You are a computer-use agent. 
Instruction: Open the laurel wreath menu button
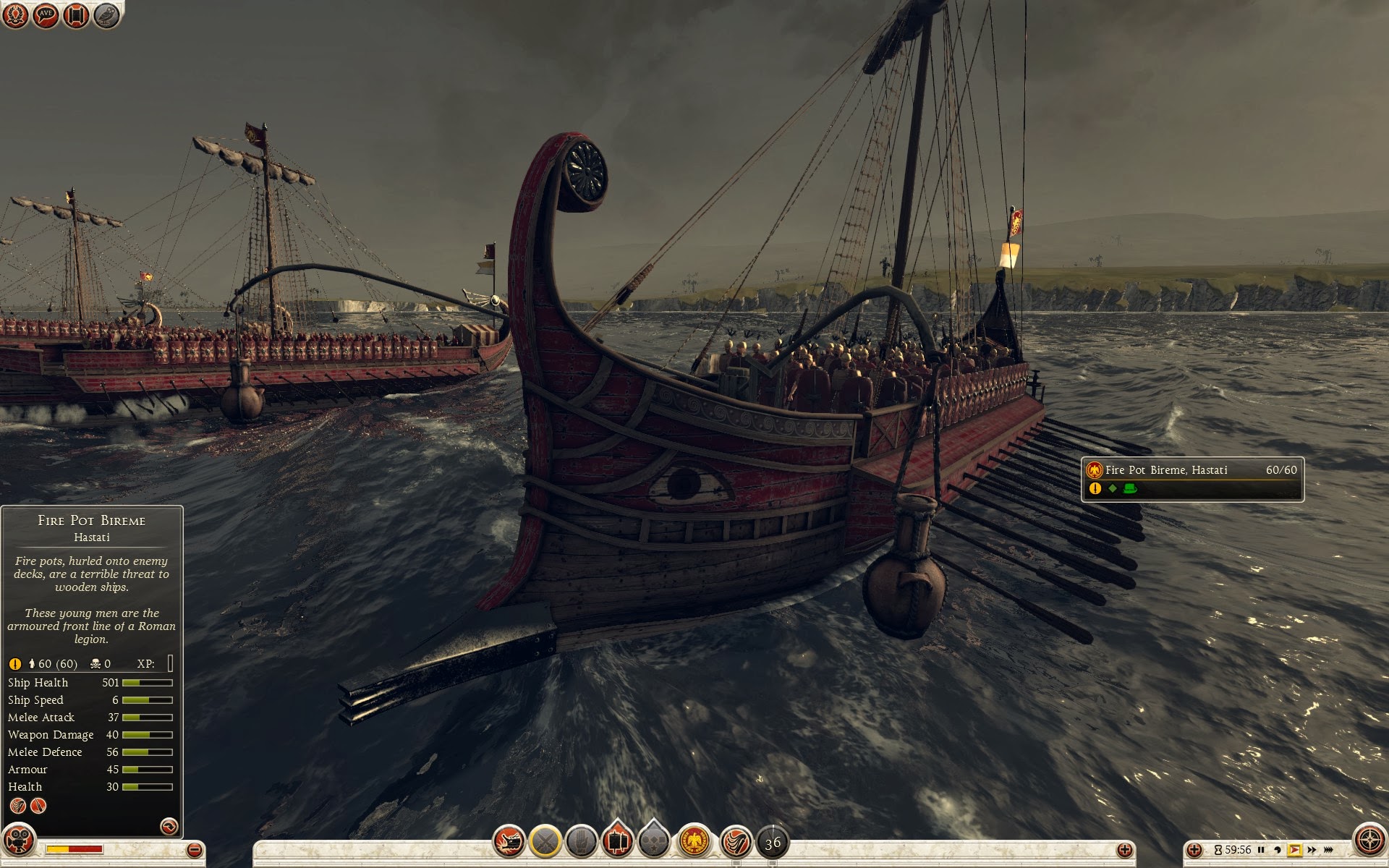pos(15,15)
